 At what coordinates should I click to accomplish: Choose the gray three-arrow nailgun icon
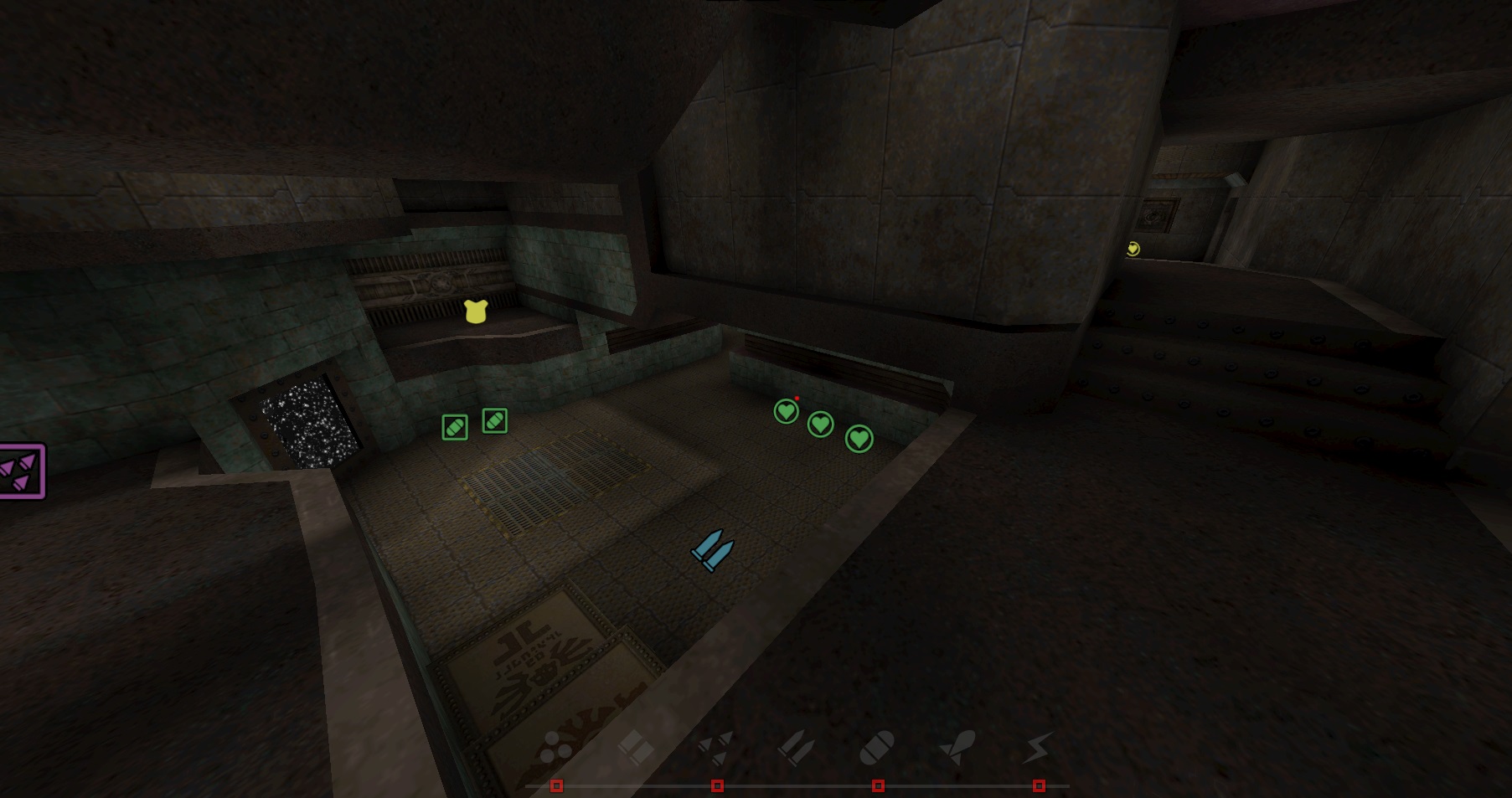tap(716, 746)
